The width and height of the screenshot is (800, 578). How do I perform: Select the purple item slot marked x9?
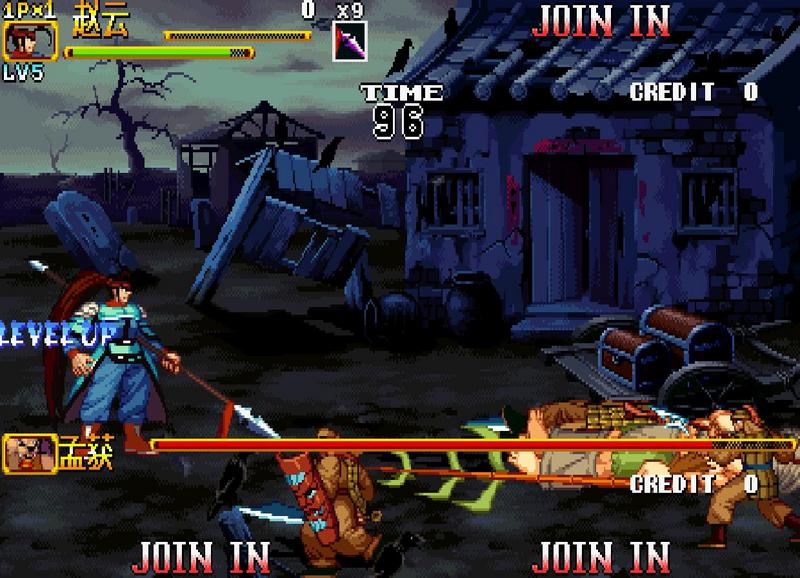(x=350, y=41)
